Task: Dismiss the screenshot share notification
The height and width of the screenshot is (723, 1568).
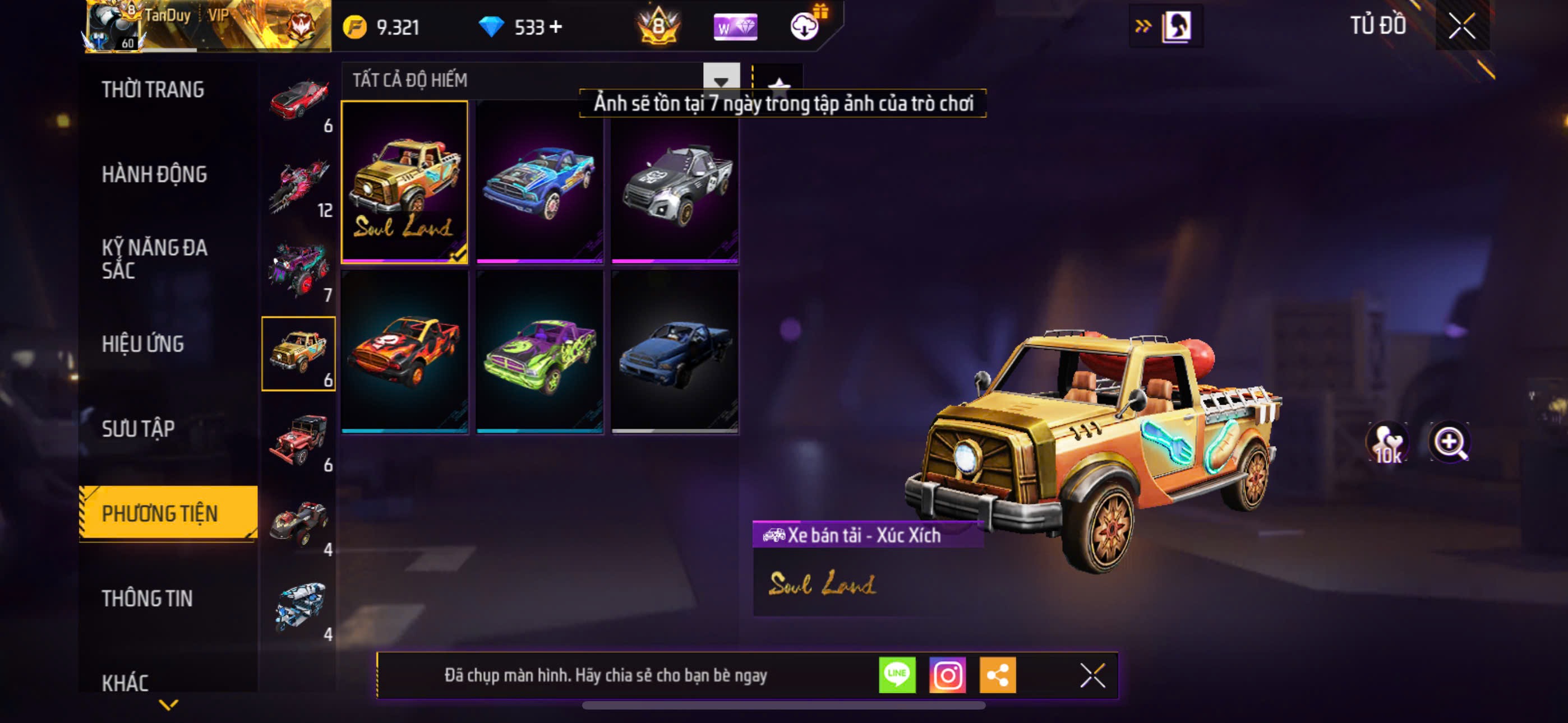Action: 1092,675
